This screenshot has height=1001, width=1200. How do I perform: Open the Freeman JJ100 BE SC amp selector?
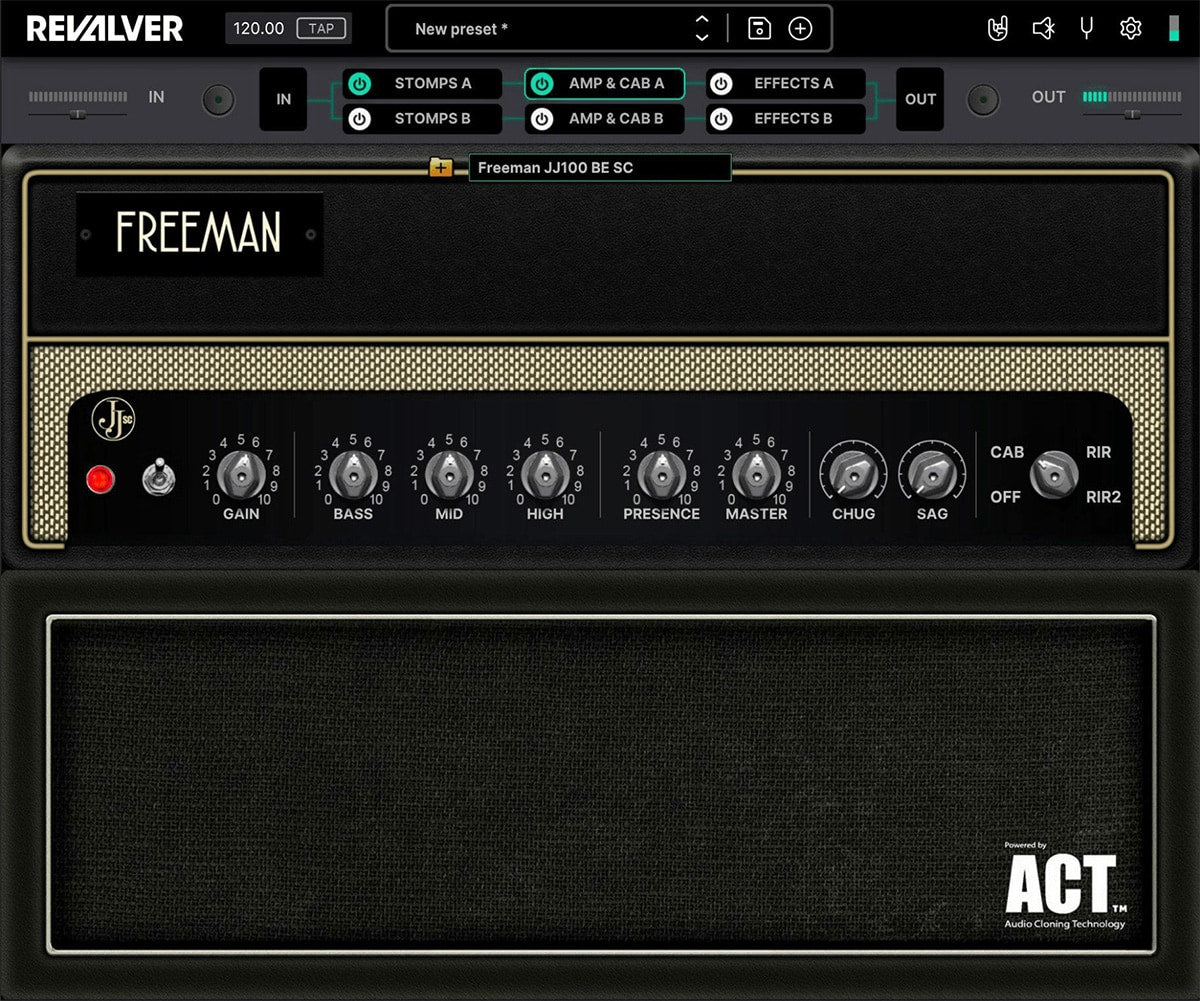(599, 168)
